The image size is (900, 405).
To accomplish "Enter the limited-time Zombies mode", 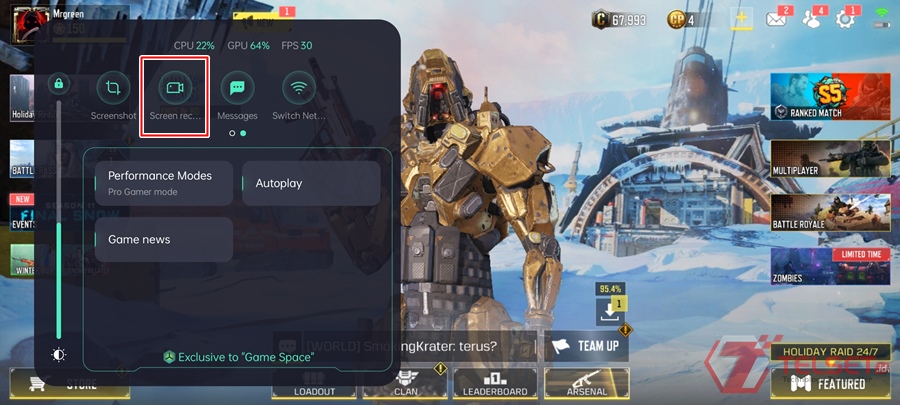I will [x=829, y=267].
